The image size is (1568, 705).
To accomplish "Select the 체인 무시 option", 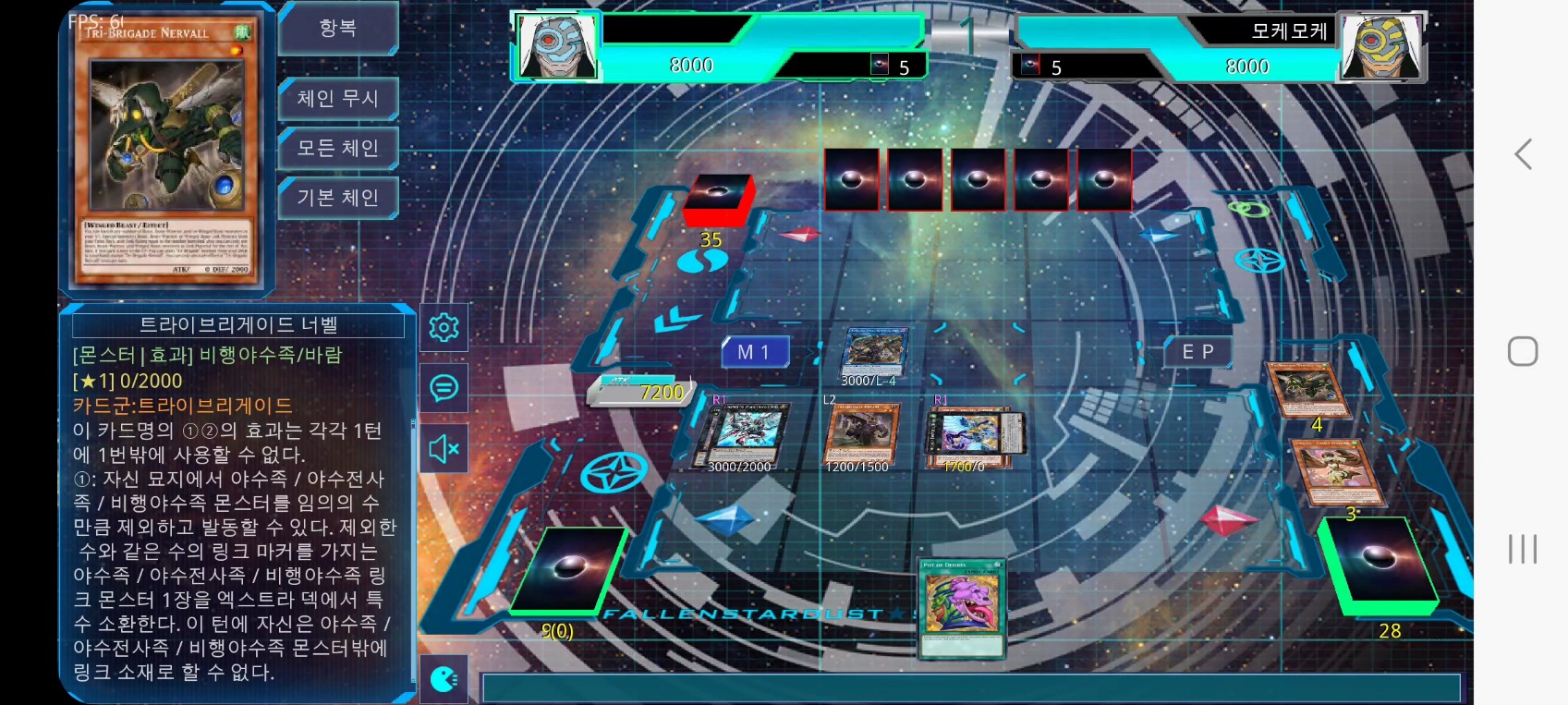I will pos(338,98).
